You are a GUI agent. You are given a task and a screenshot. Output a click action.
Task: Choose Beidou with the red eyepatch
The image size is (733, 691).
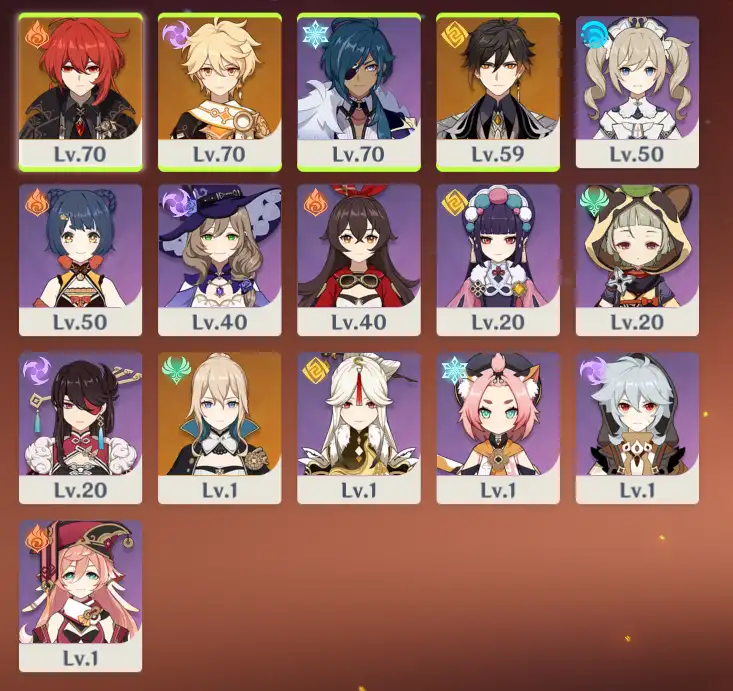coord(80,426)
